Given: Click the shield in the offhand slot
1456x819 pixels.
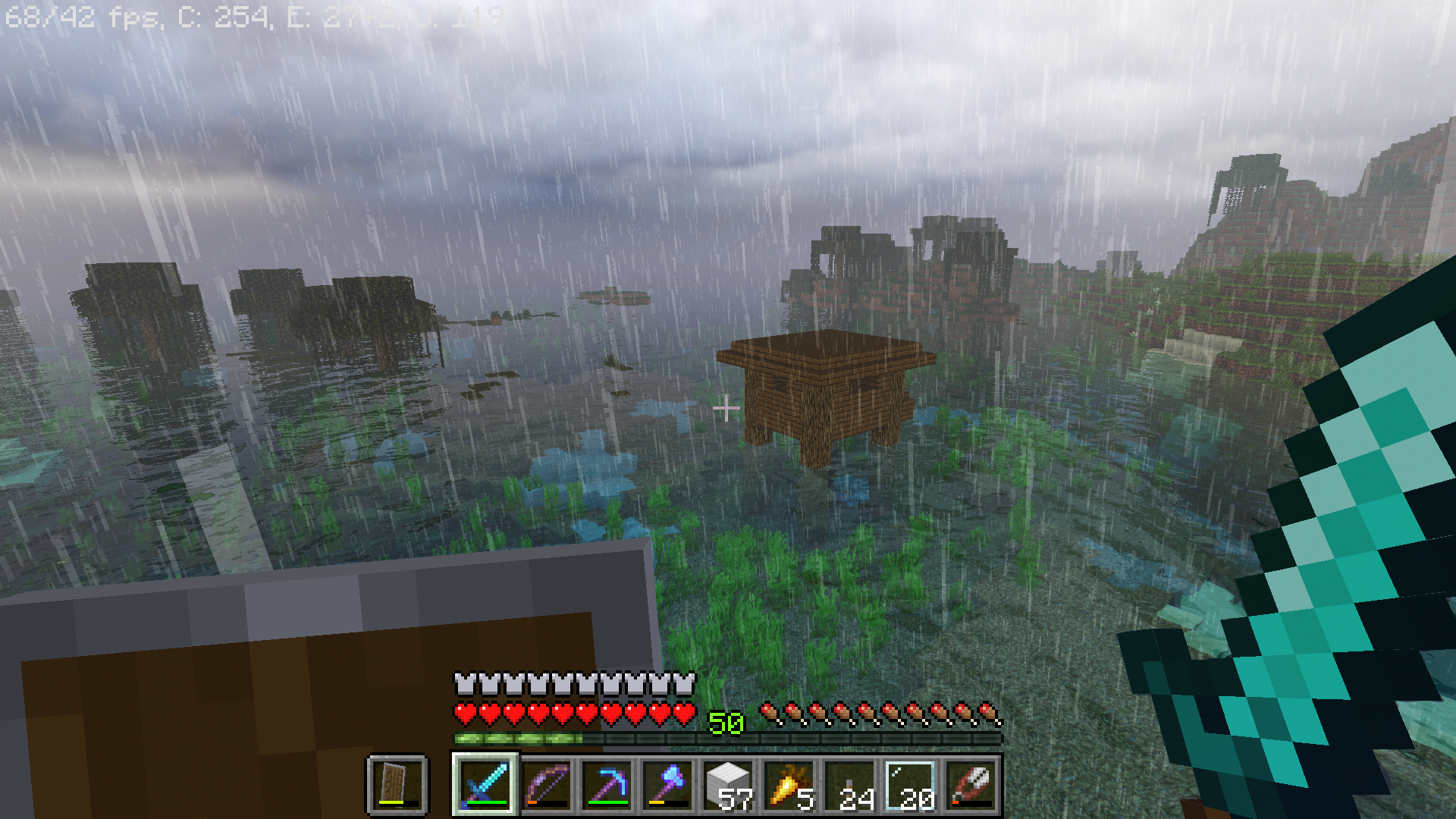Looking at the screenshot, I should [x=397, y=784].
